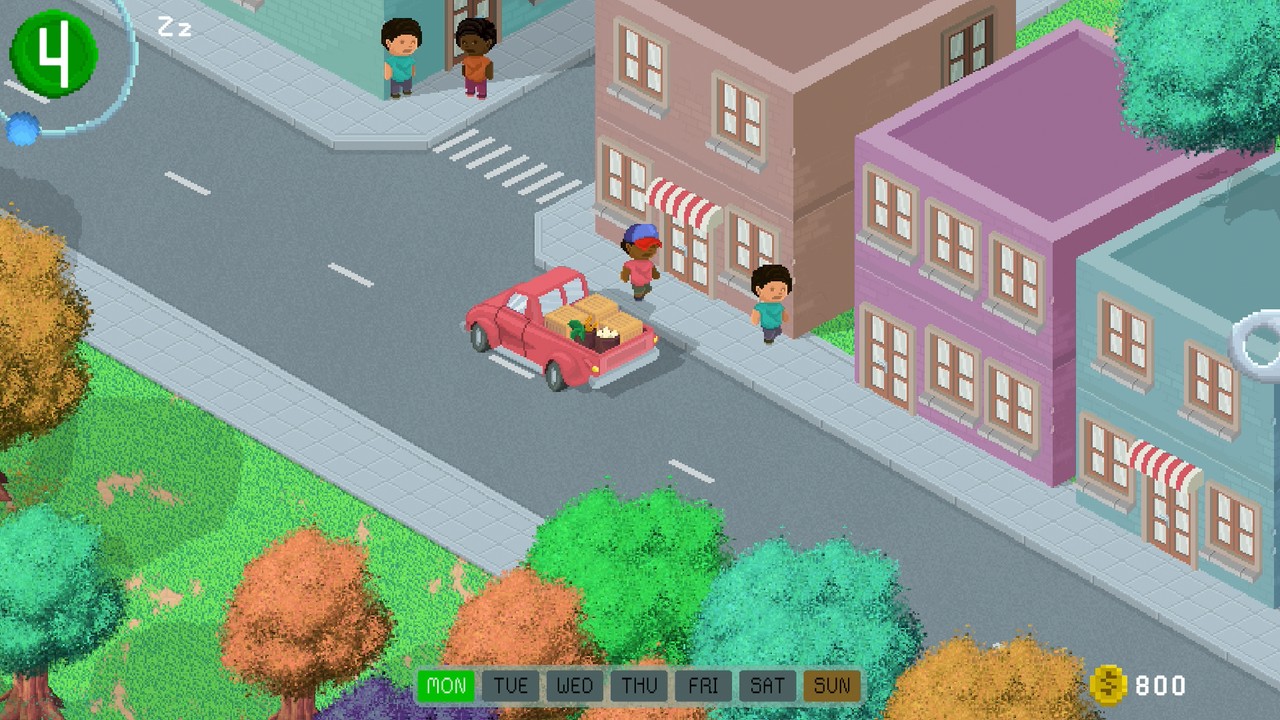Screen dimensions: 1280x720
Task: Open the WED day tab
Action: tap(575, 686)
